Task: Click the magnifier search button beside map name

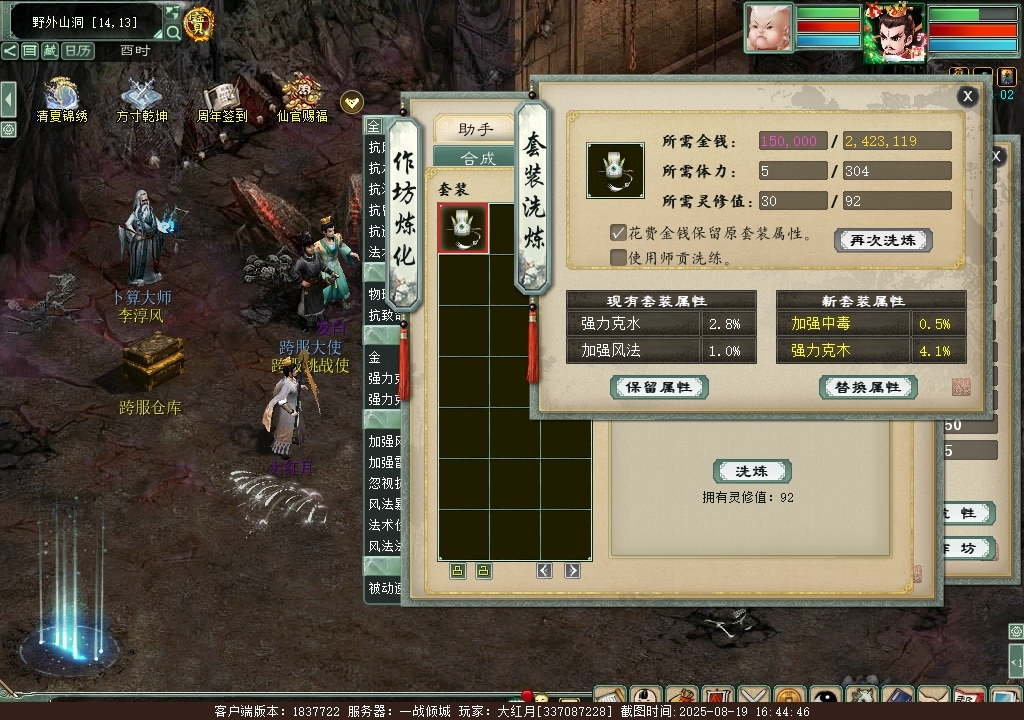Action: coord(172,32)
